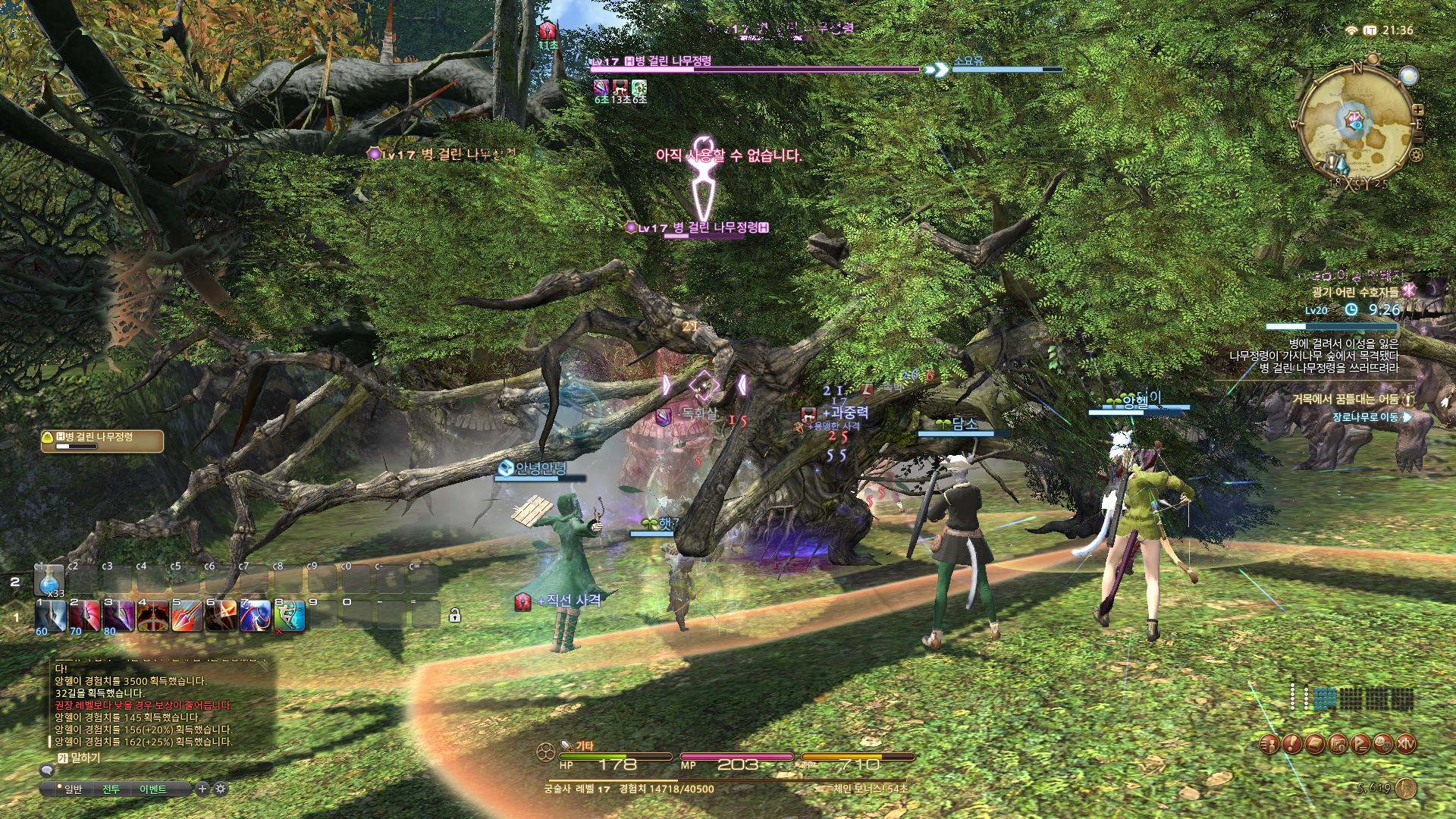Image resolution: width=1456 pixels, height=819 pixels.
Task: Select the 병 걸린 나무정령 enemy list entry
Action: pos(102,441)
